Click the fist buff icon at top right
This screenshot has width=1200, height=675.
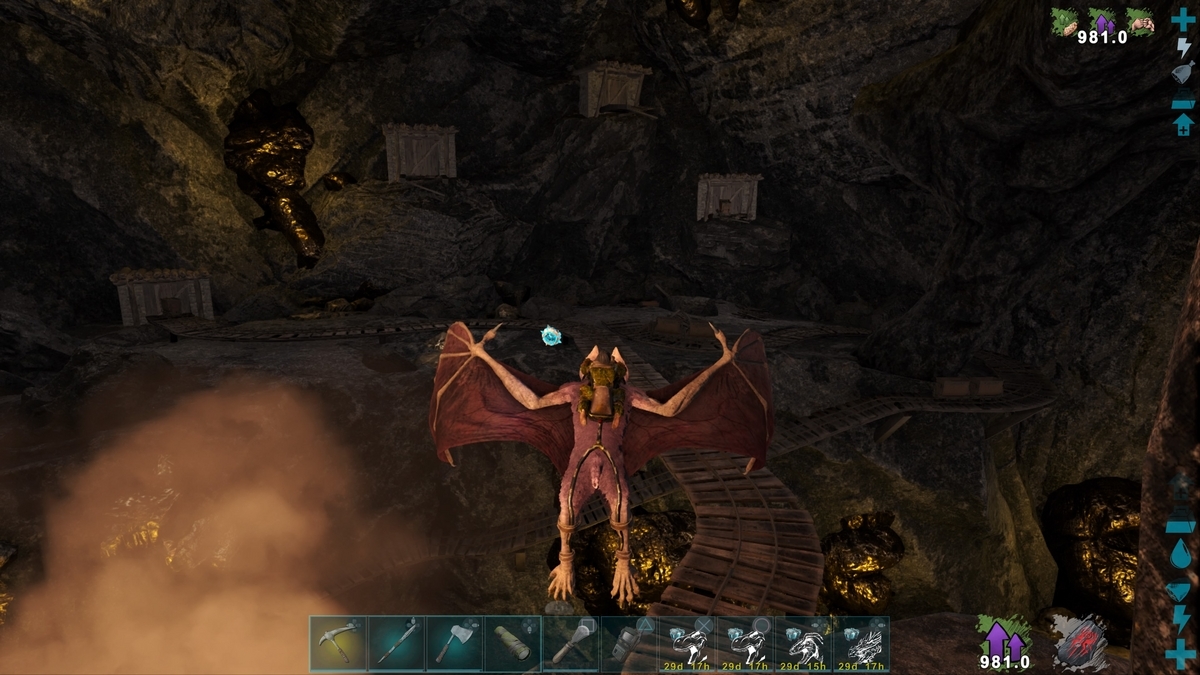[1141, 21]
